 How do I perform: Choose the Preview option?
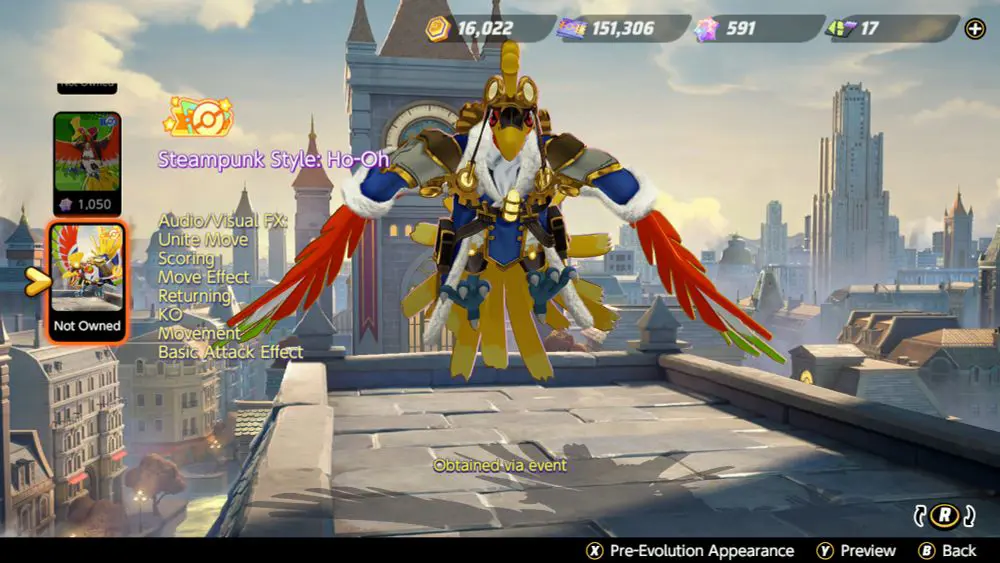click(856, 551)
